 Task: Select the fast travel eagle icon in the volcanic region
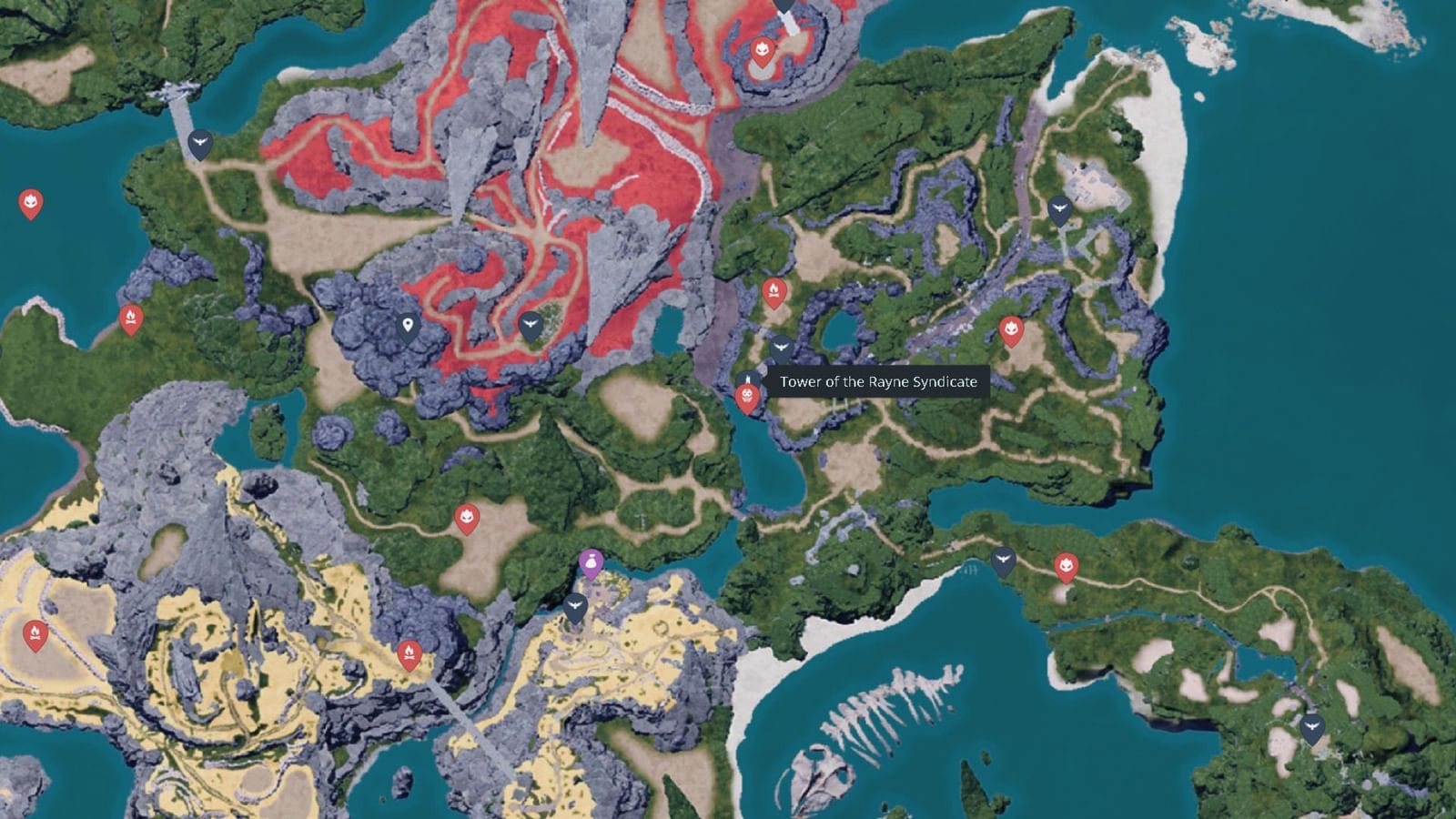[x=532, y=324]
